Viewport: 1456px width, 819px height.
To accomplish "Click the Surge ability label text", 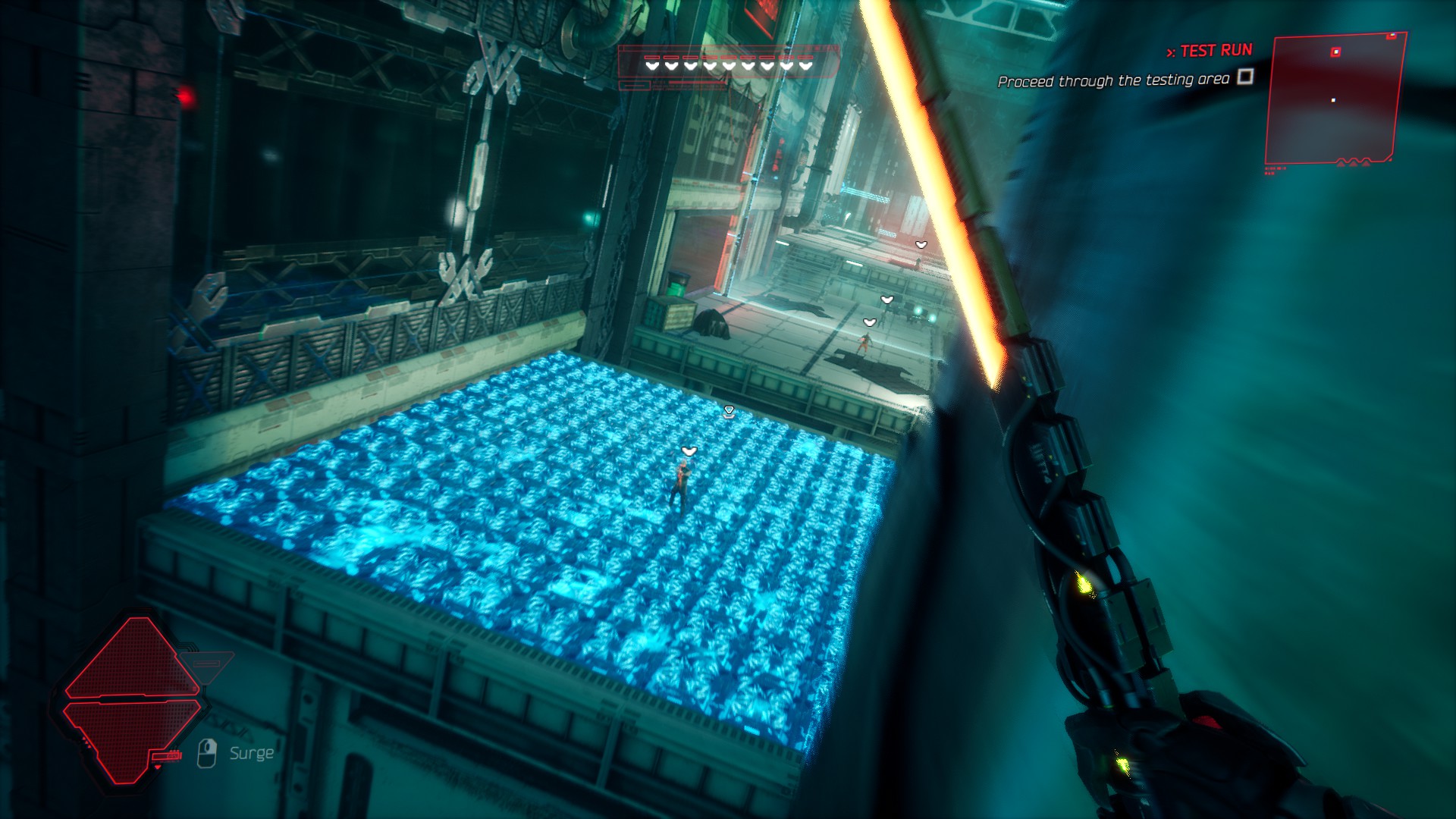I will pos(252,752).
